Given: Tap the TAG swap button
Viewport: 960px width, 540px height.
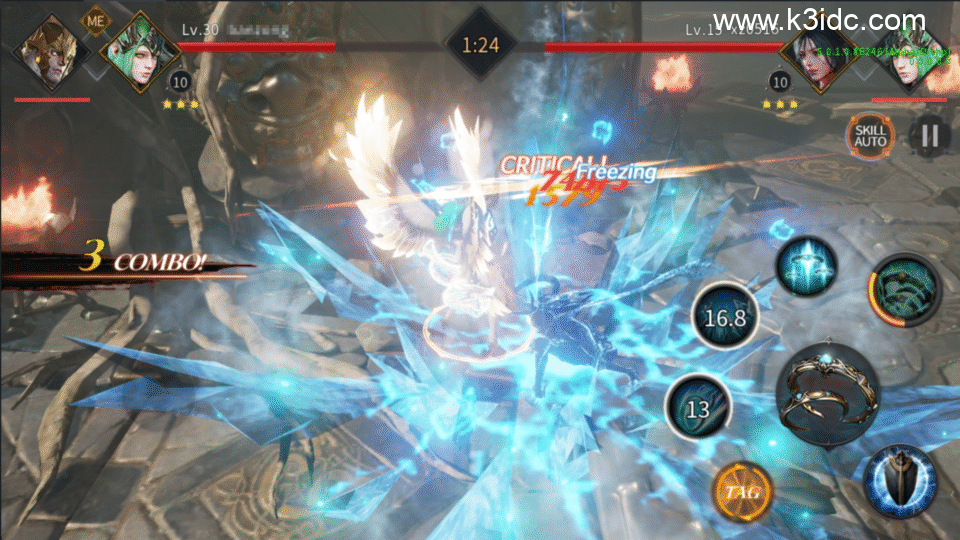Looking at the screenshot, I should coord(741,492).
